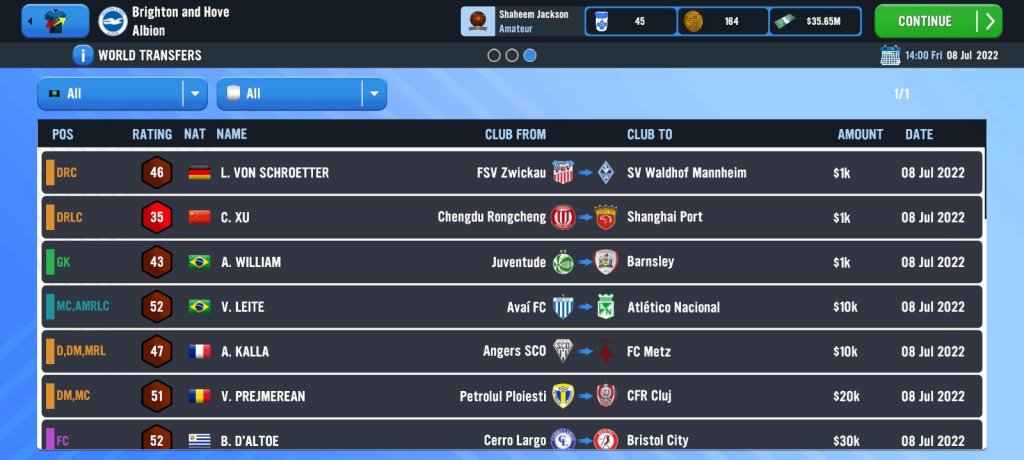Open the club filter dropdown
1024x460 pixels.
coord(301,94)
